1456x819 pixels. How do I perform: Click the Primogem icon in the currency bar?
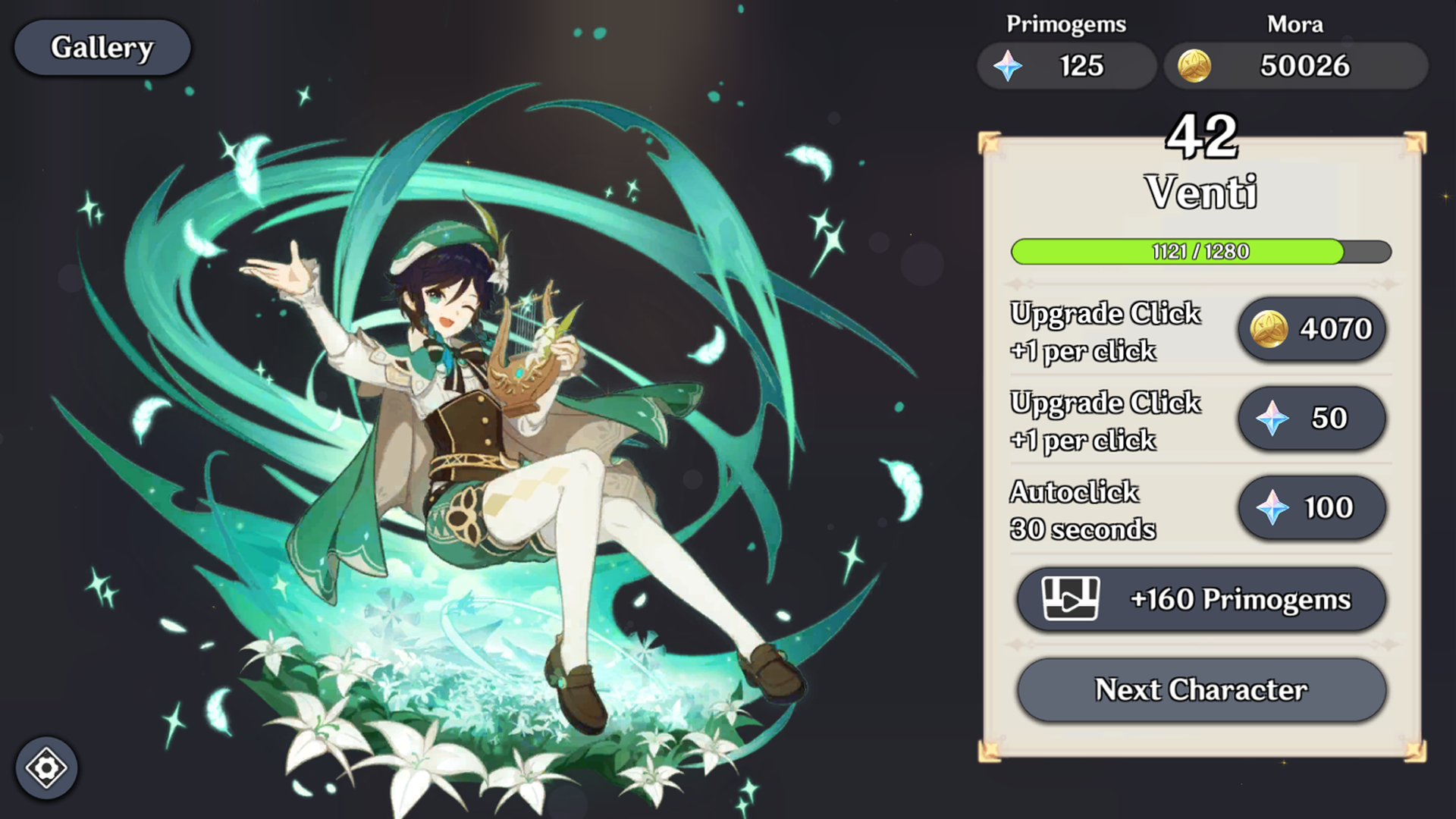point(1009,65)
